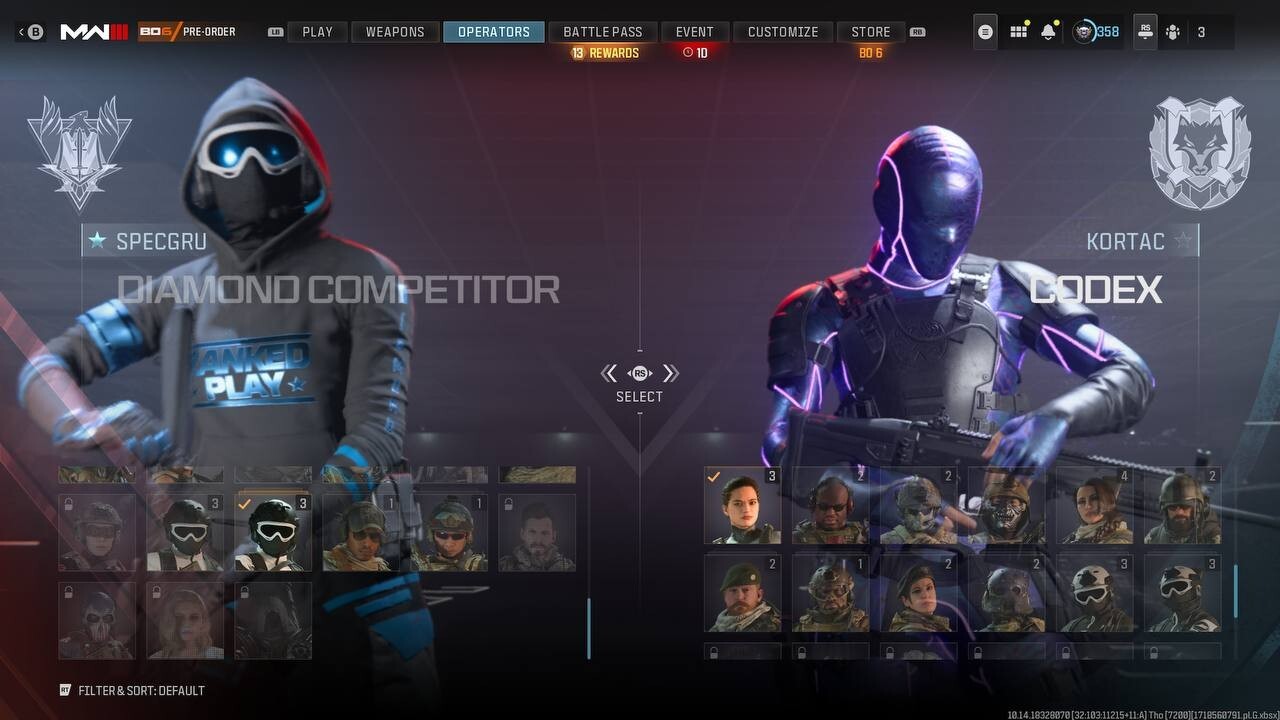Toggle the SPECGRU faction star

tap(97, 241)
